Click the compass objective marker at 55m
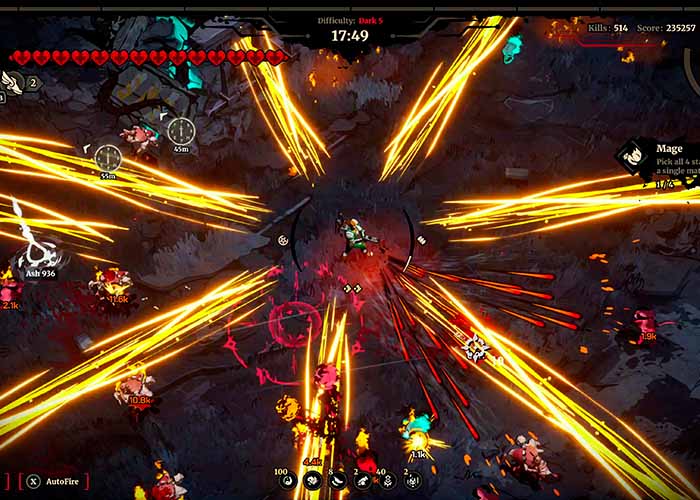This screenshot has width=700, height=500. tap(108, 157)
